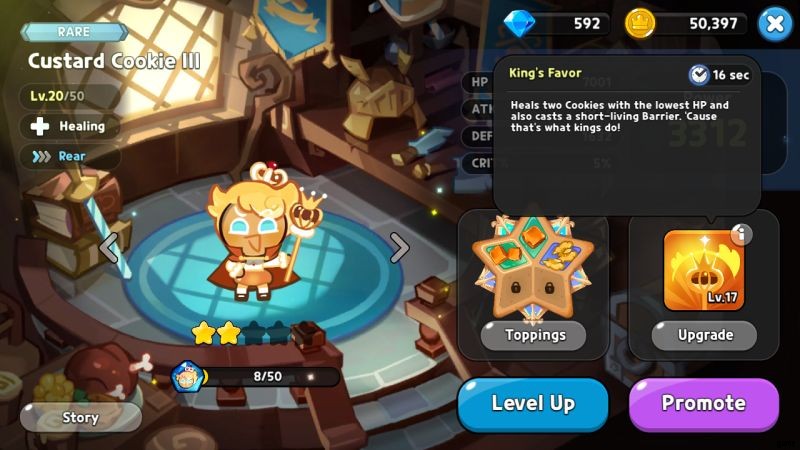Show the previous cookie with left arrow
The image size is (800, 450).
108,247
